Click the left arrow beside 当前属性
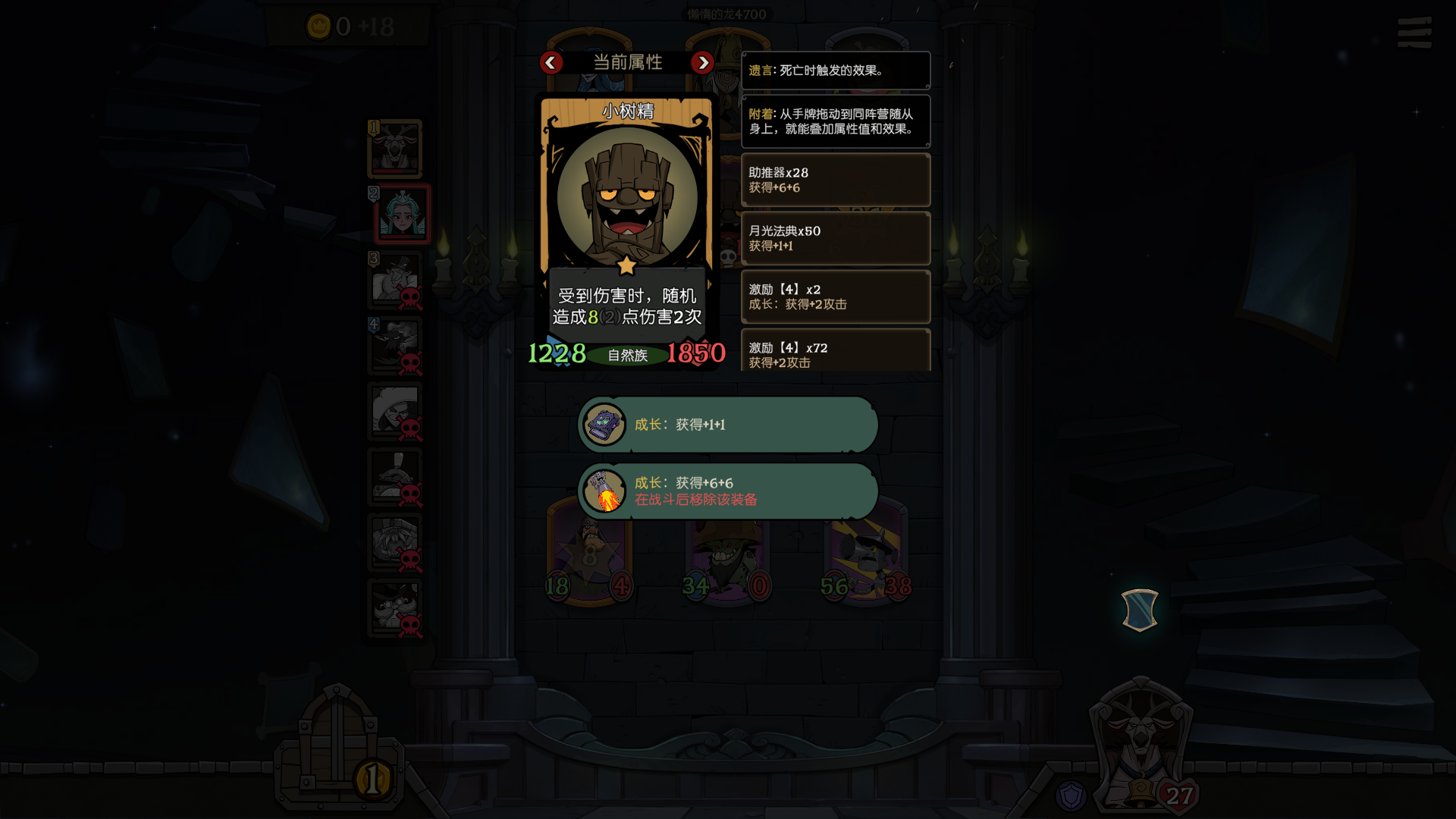The height and width of the screenshot is (819, 1456). coord(551,63)
